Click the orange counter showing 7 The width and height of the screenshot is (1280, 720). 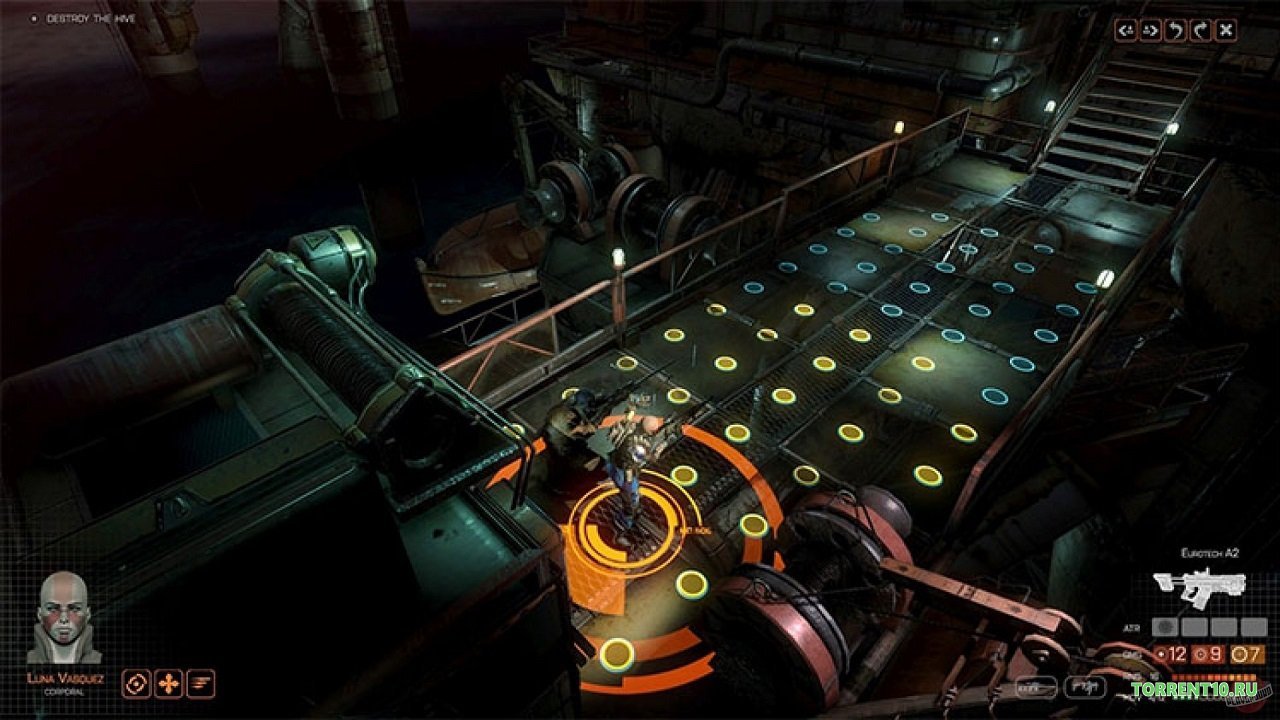coord(1246,653)
